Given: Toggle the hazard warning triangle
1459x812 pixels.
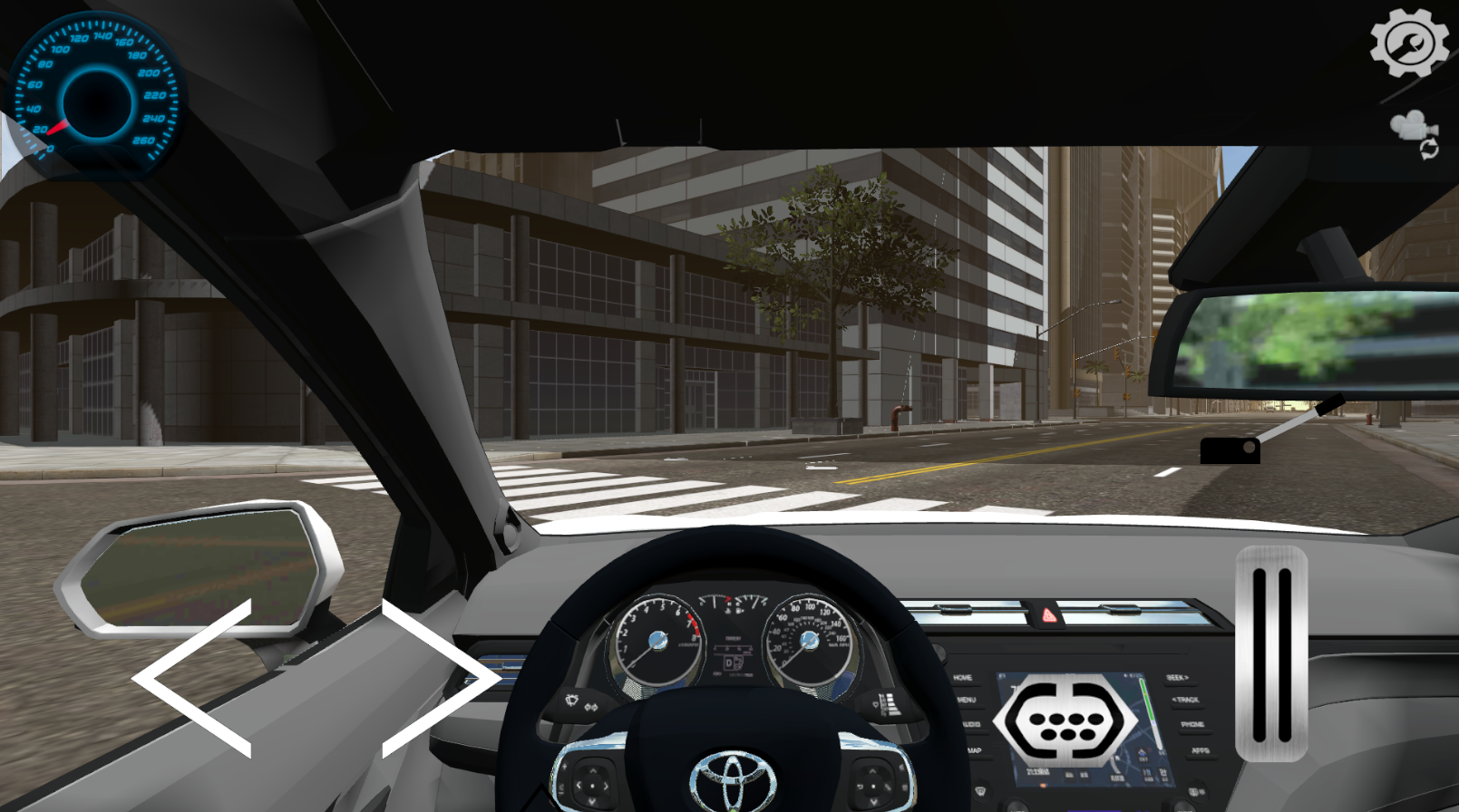Looking at the screenshot, I should click(x=1048, y=616).
